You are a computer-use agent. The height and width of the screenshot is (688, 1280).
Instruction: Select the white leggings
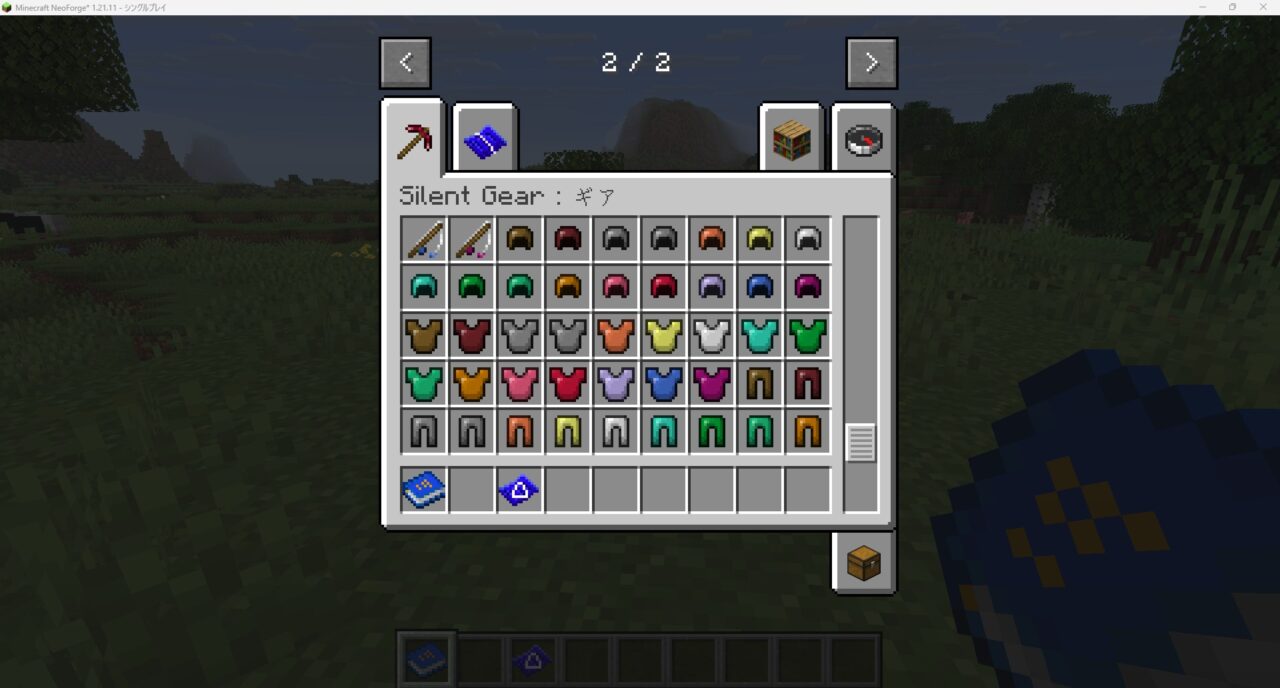[615, 431]
